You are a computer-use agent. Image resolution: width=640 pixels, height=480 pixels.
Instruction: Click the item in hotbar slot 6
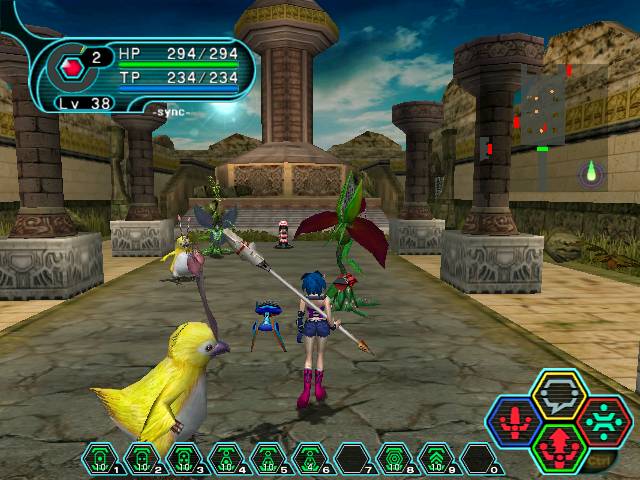click(x=310, y=460)
